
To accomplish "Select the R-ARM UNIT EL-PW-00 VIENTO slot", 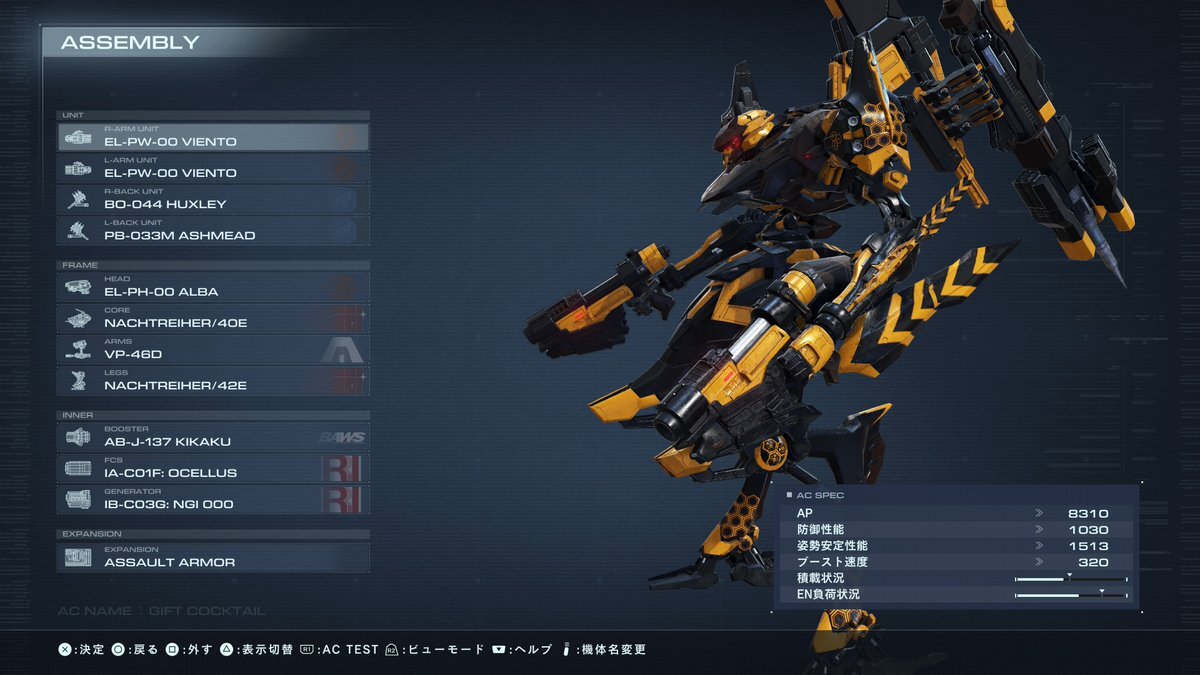I will coord(213,137).
